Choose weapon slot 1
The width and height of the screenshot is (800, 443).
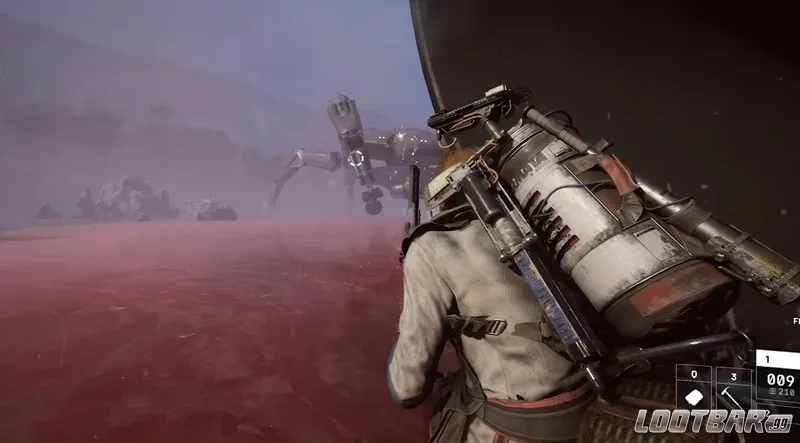tap(777, 377)
